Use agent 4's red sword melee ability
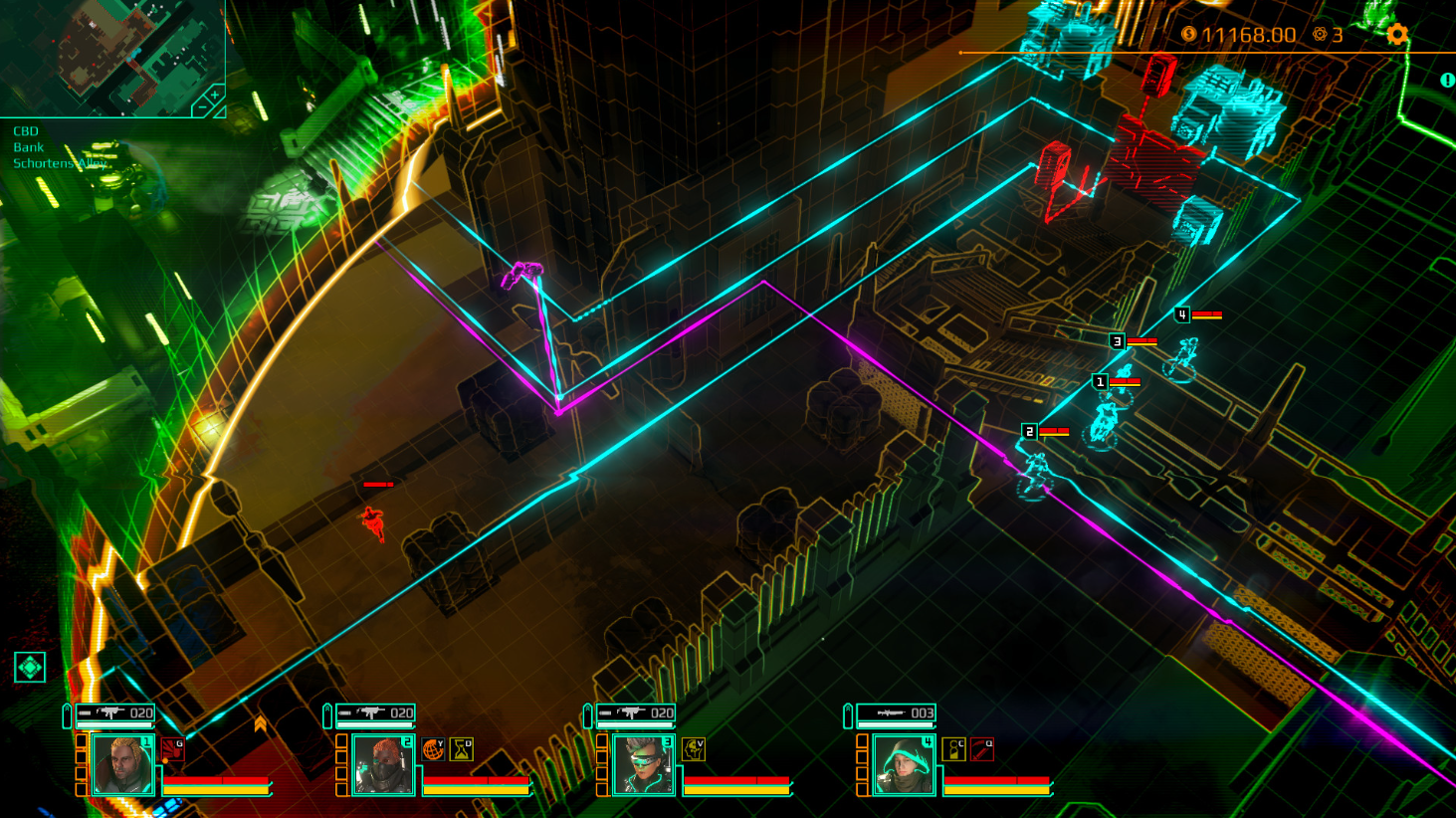The height and width of the screenshot is (818, 1456). point(981,749)
